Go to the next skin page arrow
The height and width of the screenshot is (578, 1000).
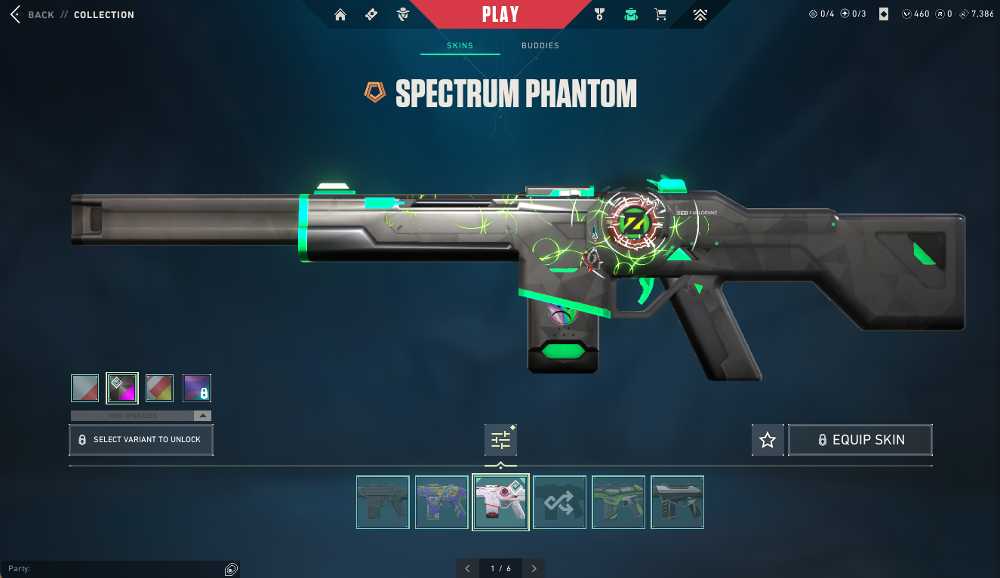click(534, 568)
